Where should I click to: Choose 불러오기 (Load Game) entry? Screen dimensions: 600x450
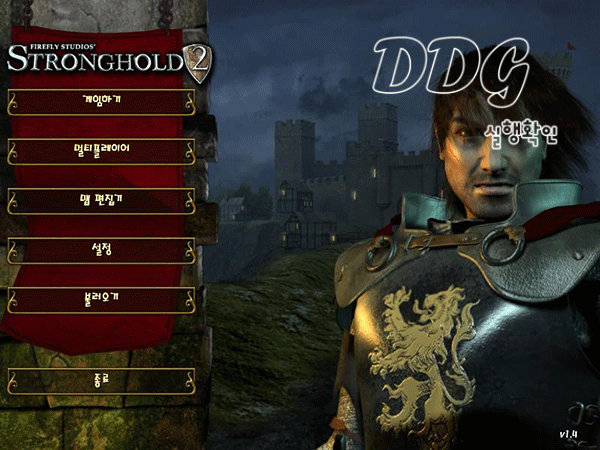coord(100,298)
